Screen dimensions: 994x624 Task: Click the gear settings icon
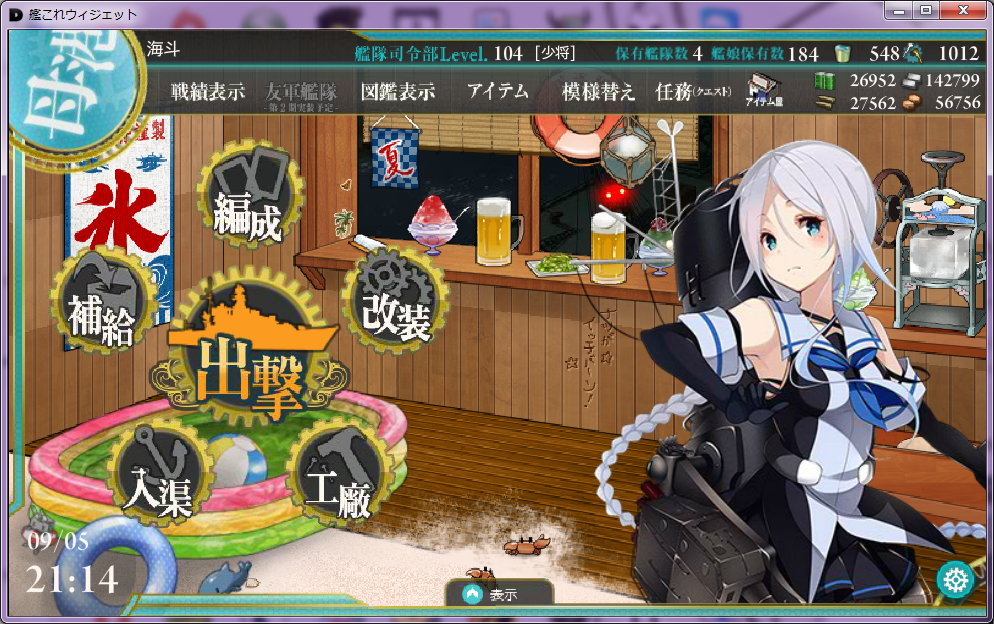[x=955, y=580]
